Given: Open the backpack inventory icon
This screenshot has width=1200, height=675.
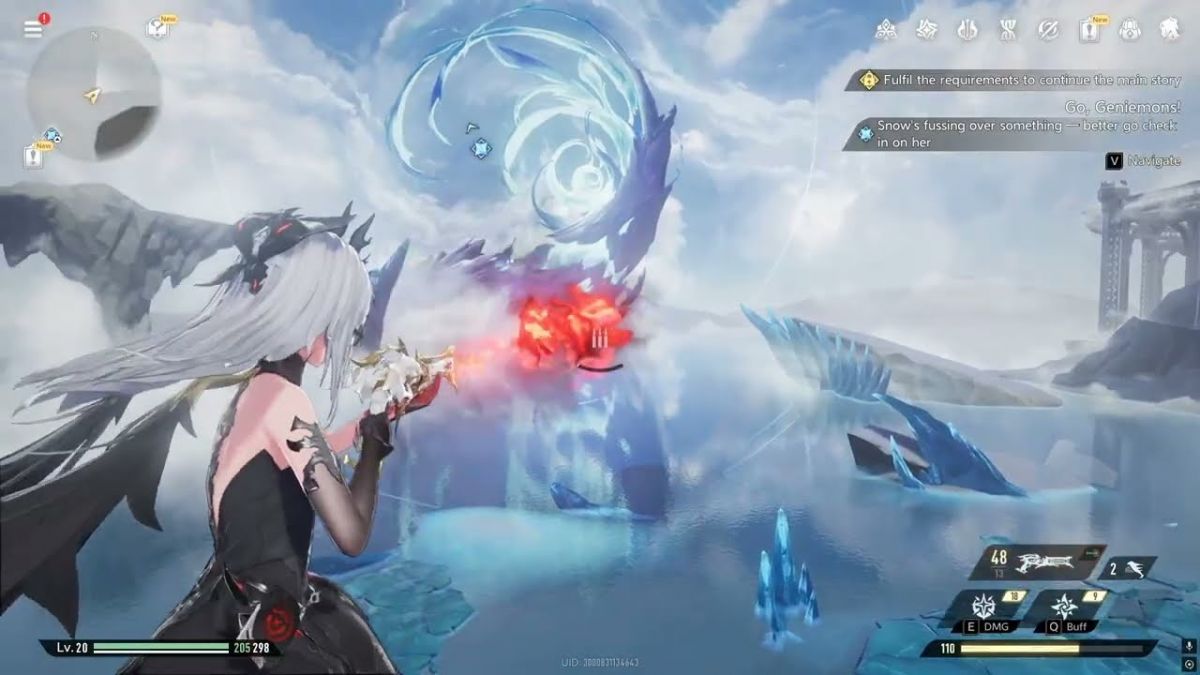Looking at the screenshot, I should coord(1130,30).
